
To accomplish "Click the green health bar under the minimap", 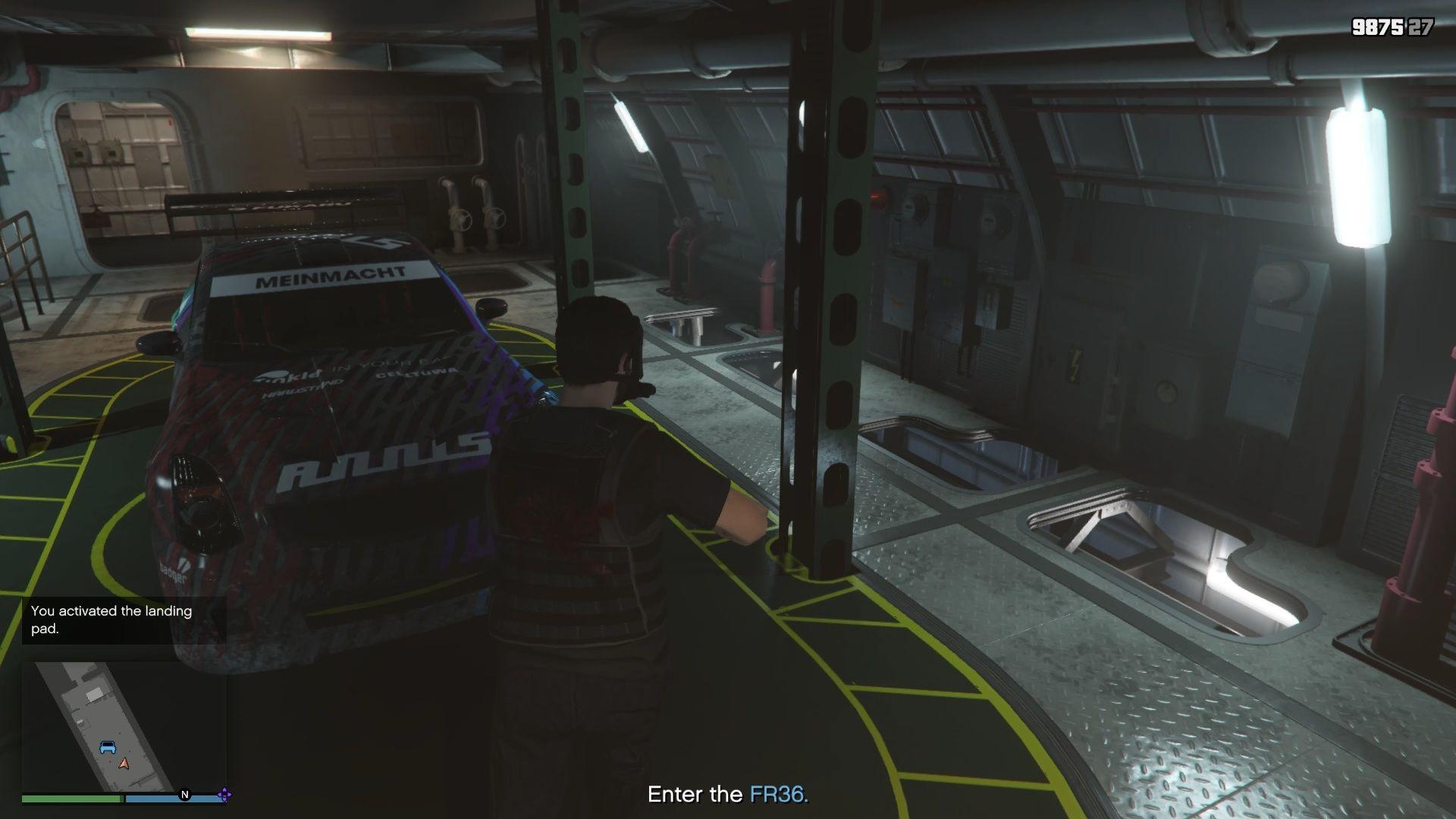I will [72, 798].
